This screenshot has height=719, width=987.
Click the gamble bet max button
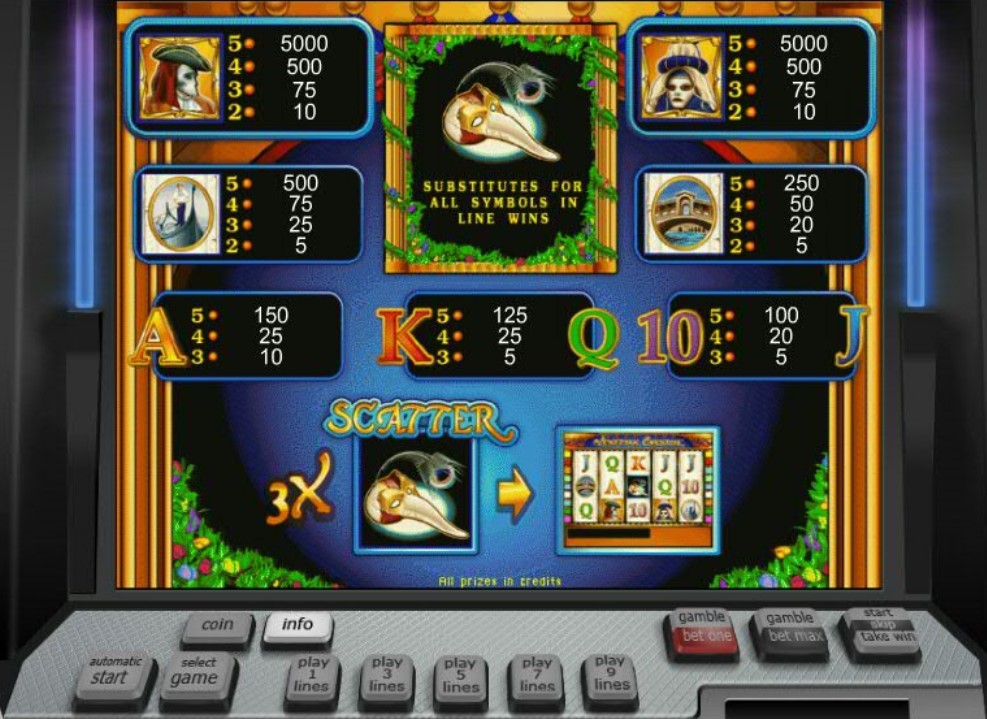coord(789,630)
